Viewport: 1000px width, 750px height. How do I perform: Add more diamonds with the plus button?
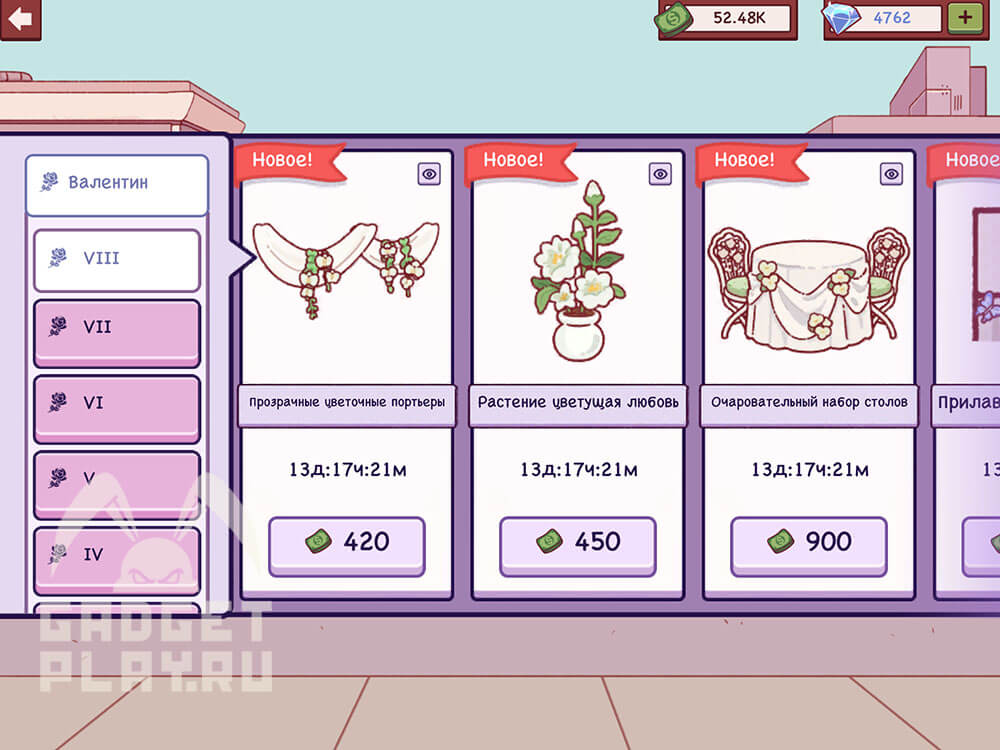tap(965, 17)
